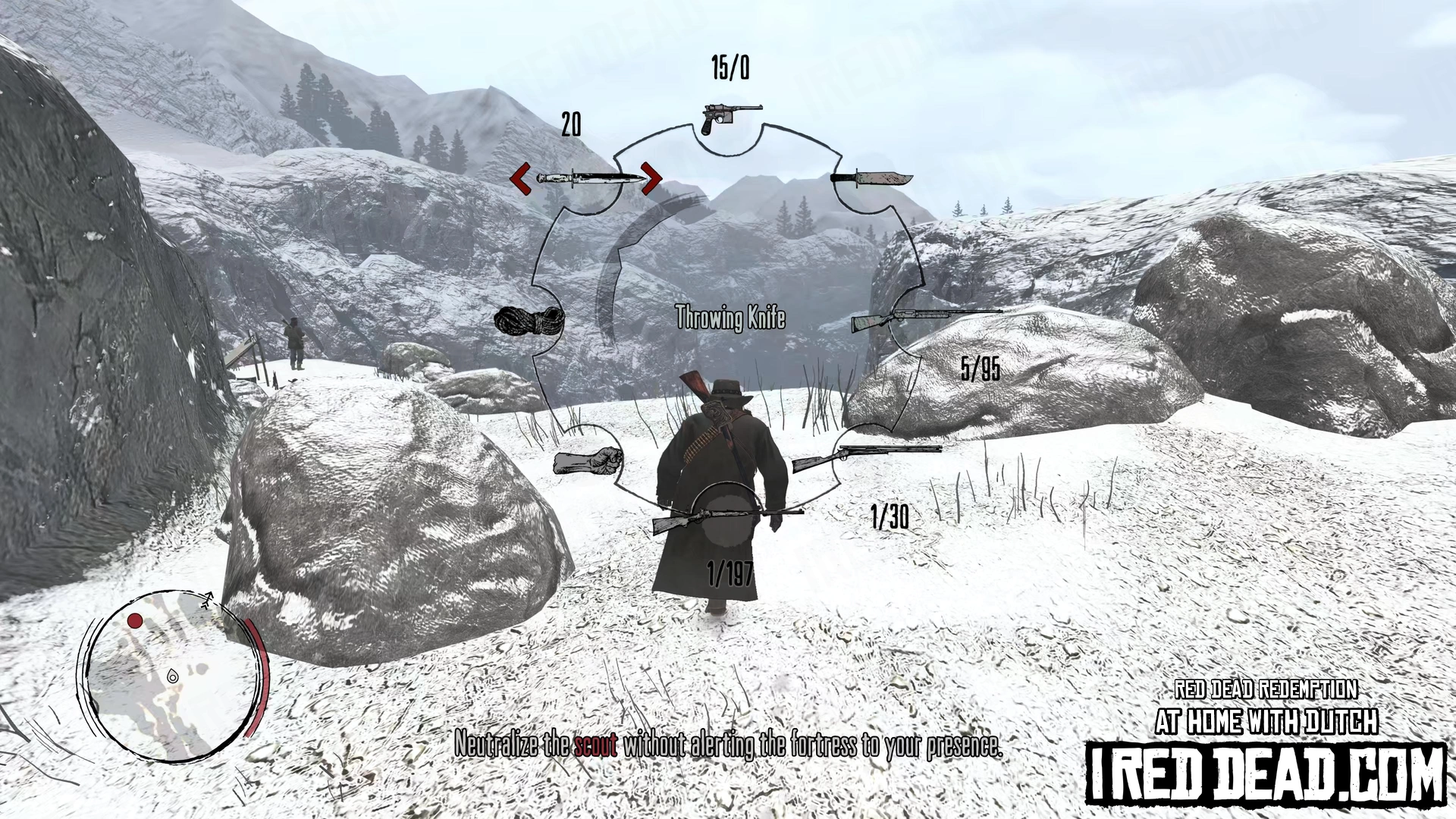This screenshot has width=1456, height=819.
Task: Click the IRED DEAD.COM watermark logo
Action: (1265, 773)
